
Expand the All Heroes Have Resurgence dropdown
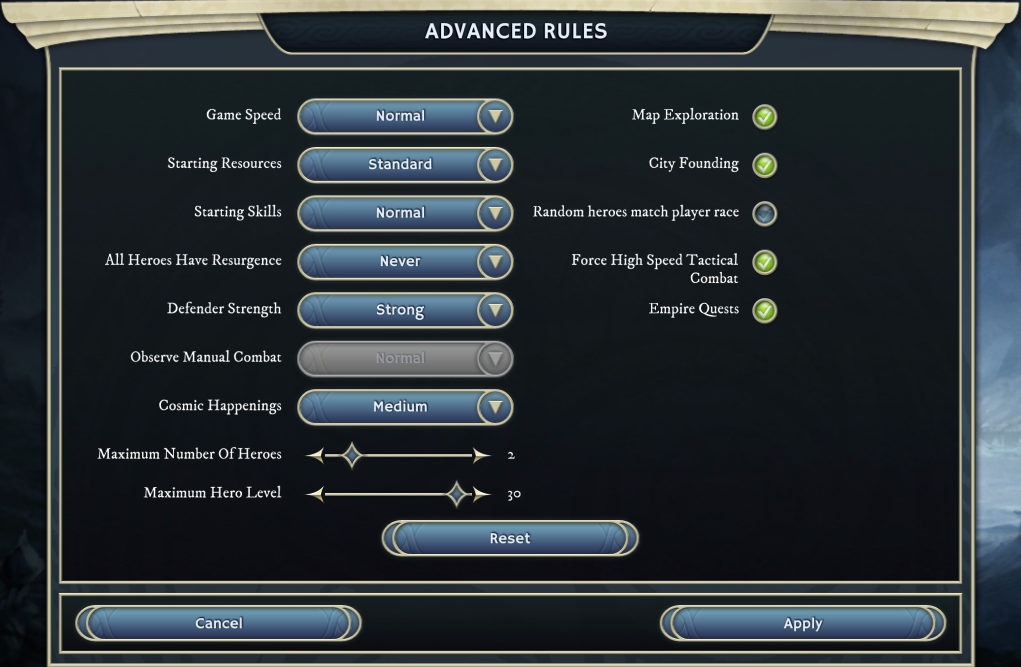(405, 262)
